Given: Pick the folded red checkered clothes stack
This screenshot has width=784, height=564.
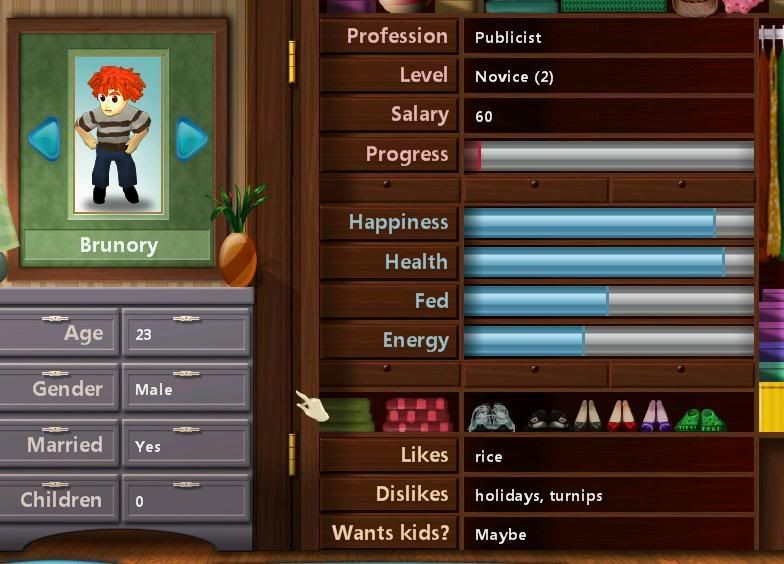Looking at the screenshot, I should pyautogui.click(x=417, y=414).
